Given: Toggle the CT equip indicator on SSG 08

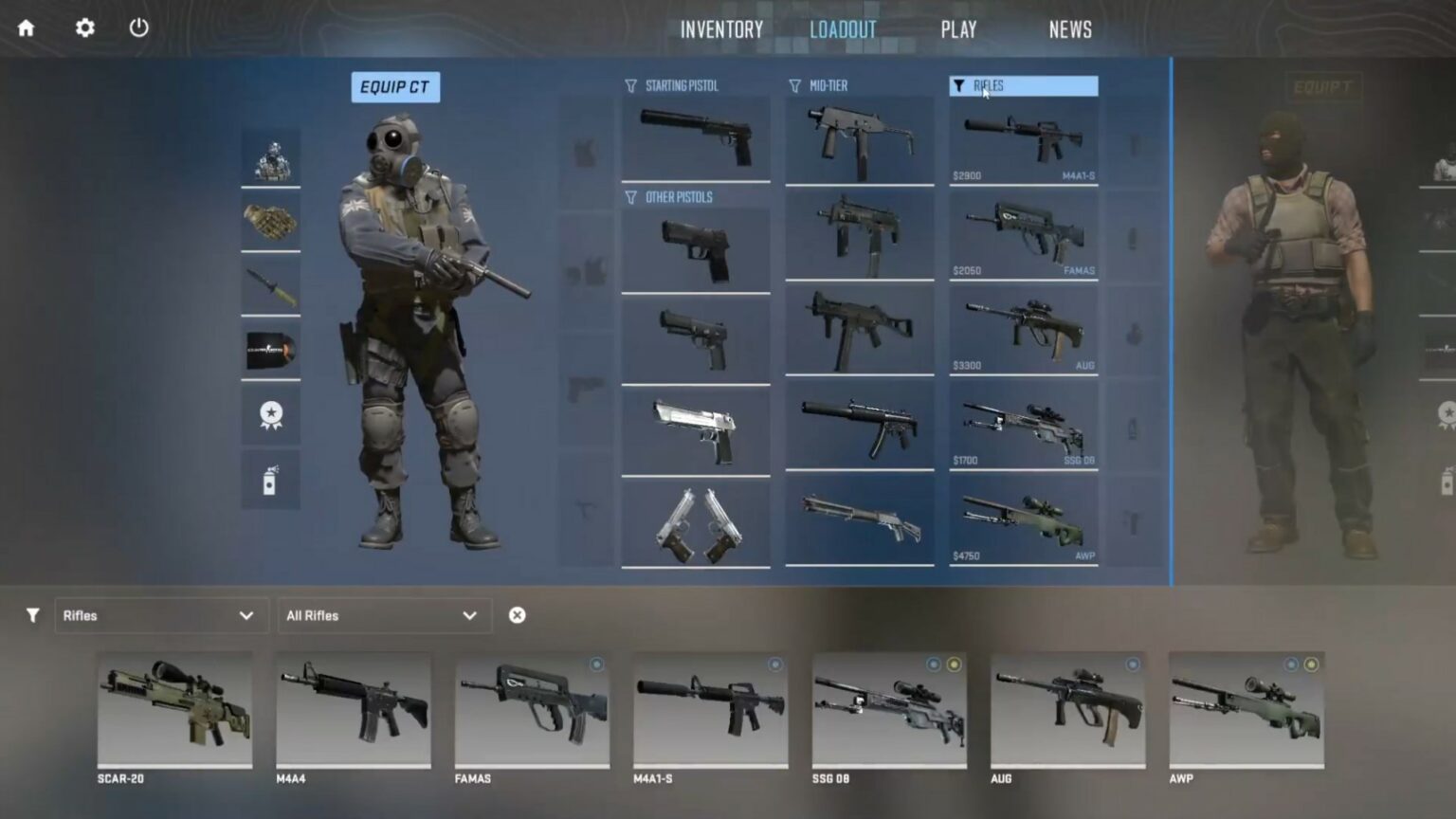Looking at the screenshot, I should [x=936, y=664].
